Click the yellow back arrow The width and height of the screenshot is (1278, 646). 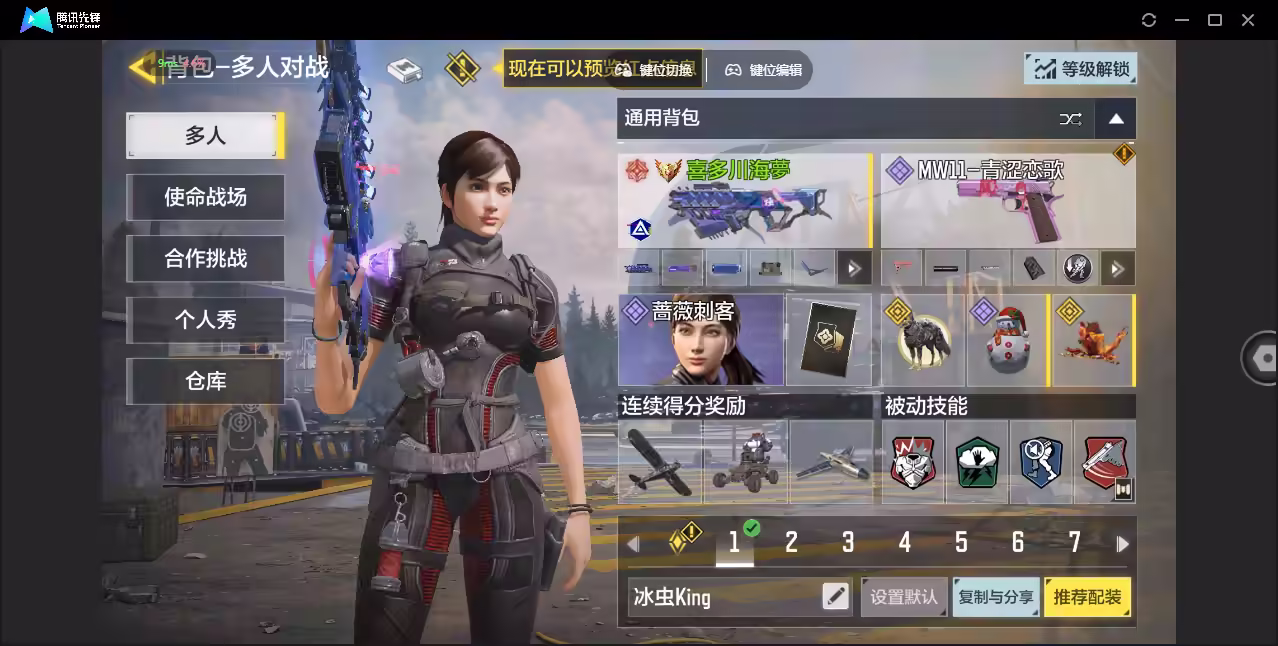coord(143,67)
